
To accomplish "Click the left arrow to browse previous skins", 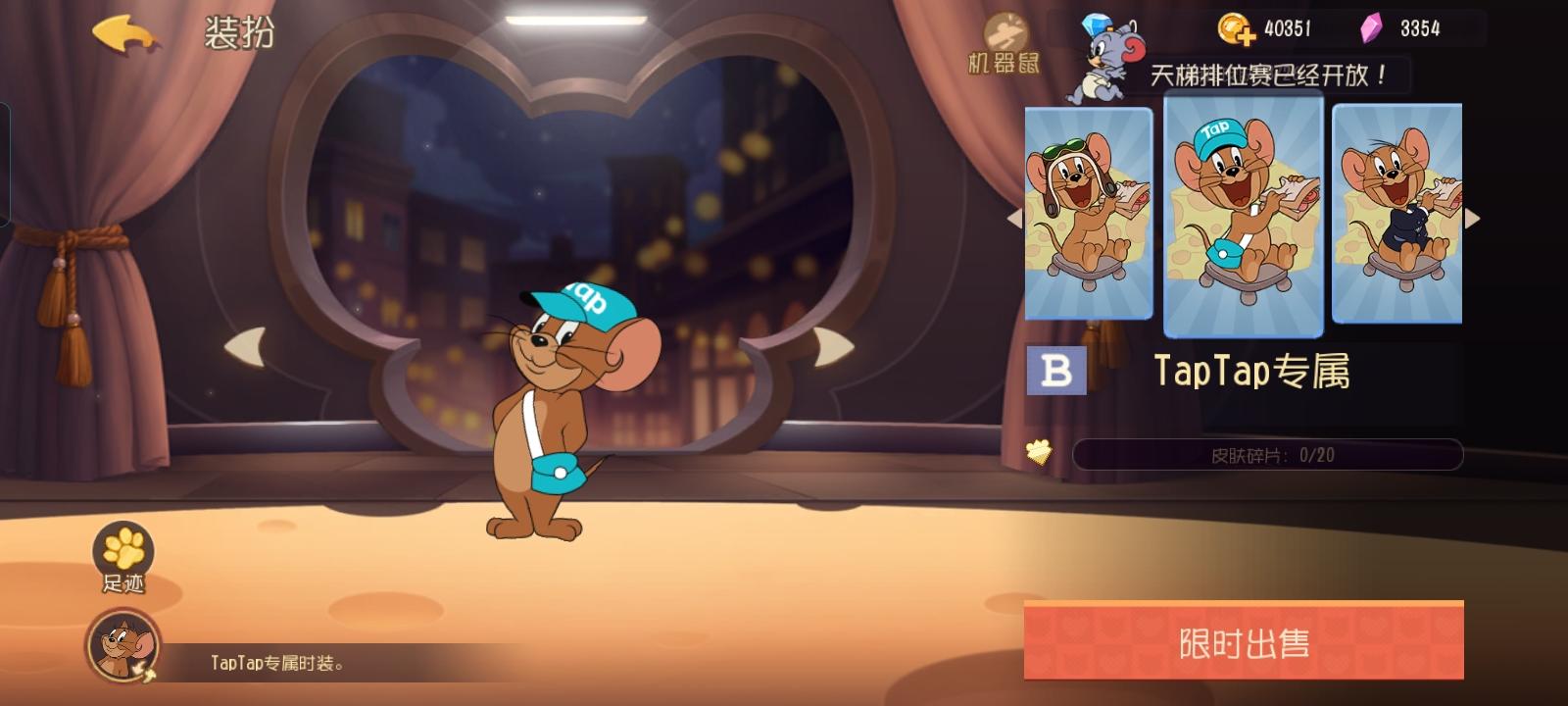I will coord(1013,218).
